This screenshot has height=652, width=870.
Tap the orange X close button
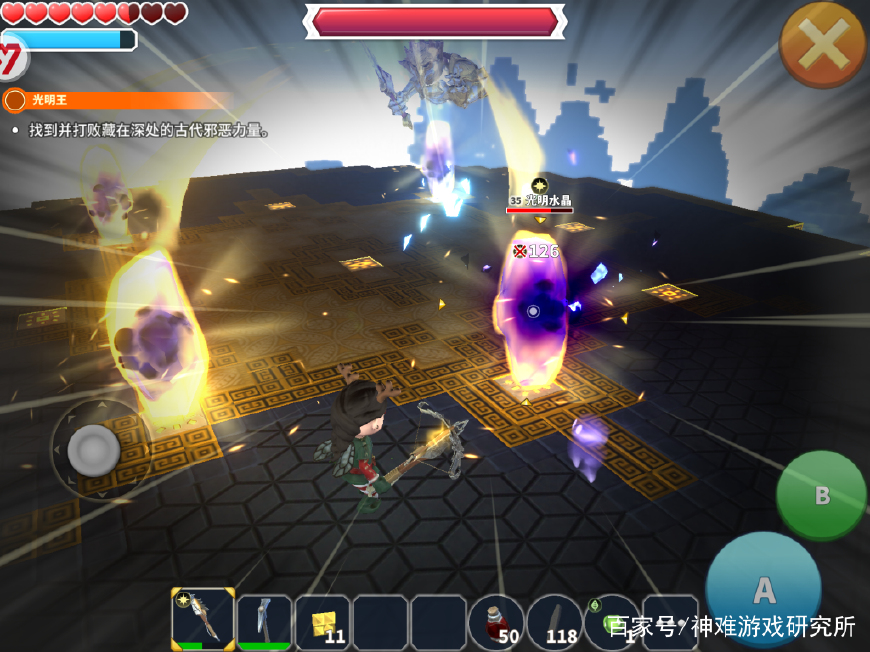[x=822, y=44]
